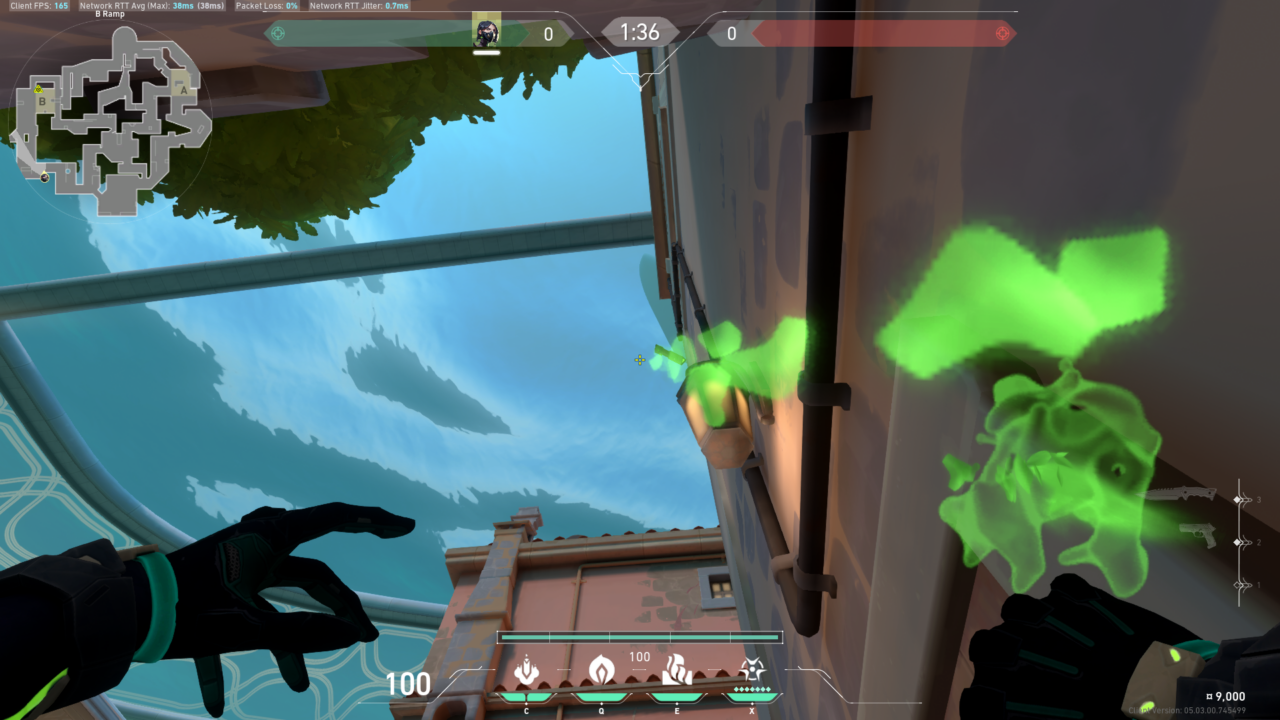Activate Viper's Snake Bite ability
Screen dimensions: 1280x720
[x=526, y=670]
